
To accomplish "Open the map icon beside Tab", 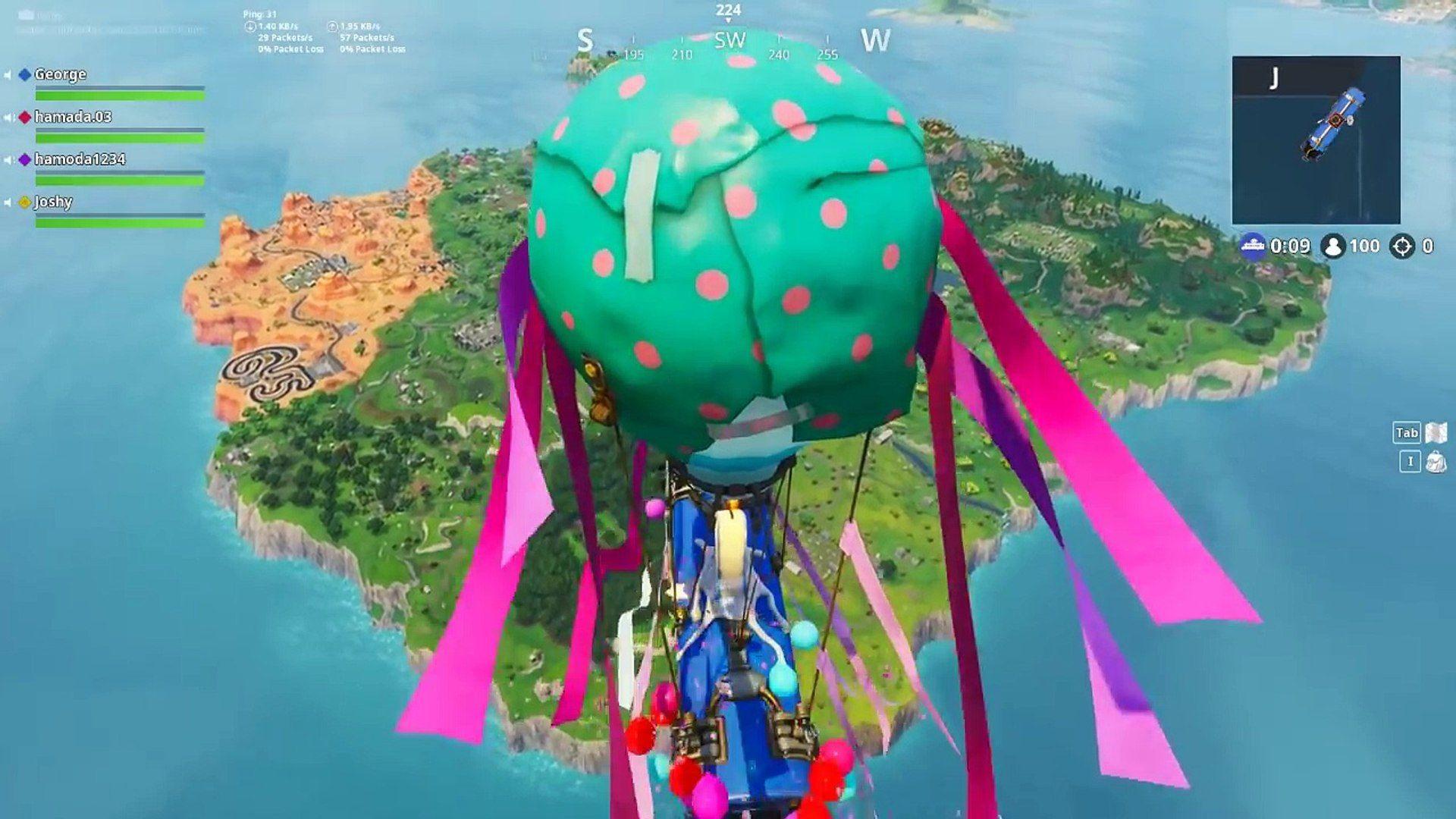I will click(1436, 433).
